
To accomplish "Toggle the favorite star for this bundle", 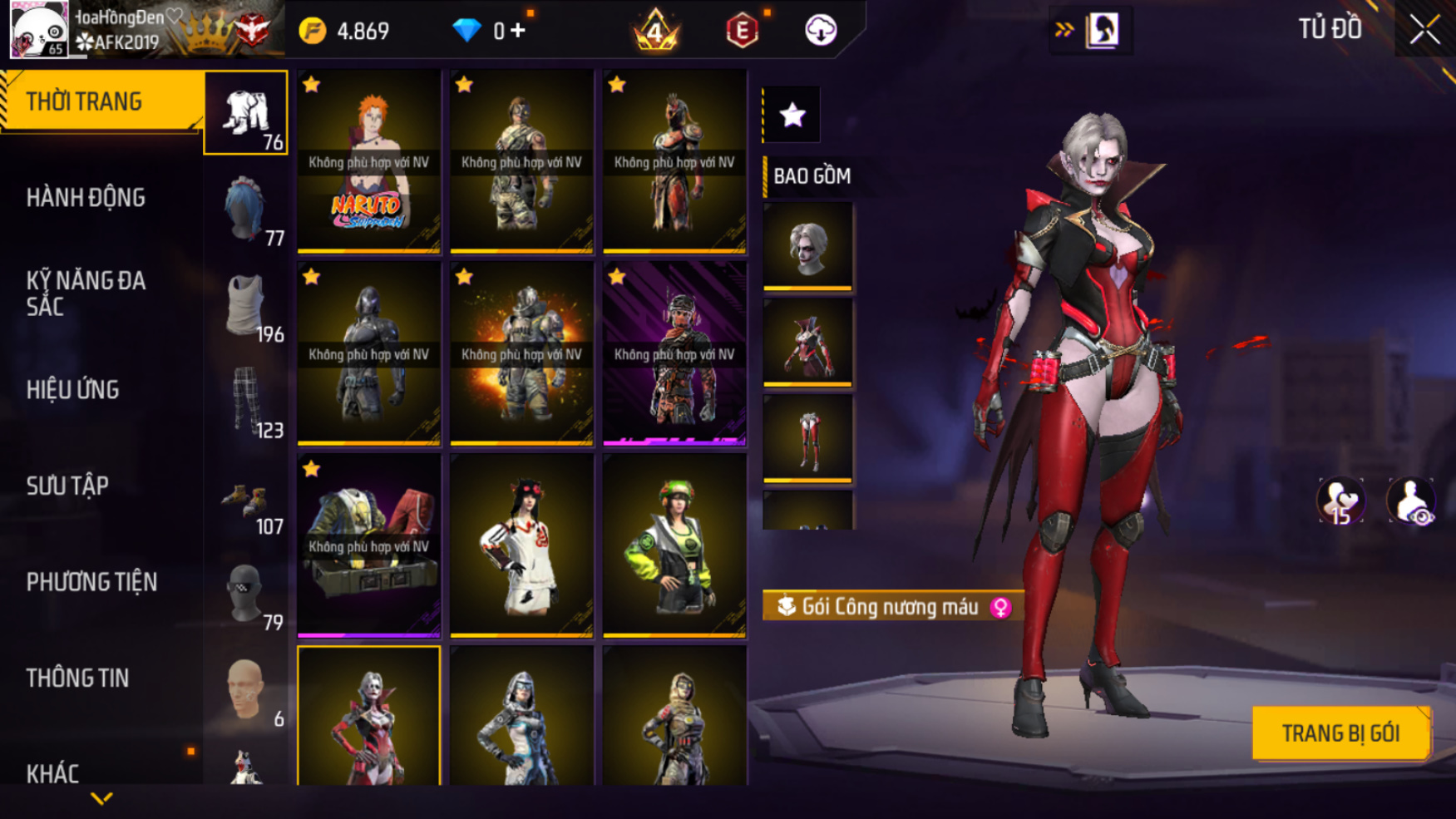I will 792,115.
